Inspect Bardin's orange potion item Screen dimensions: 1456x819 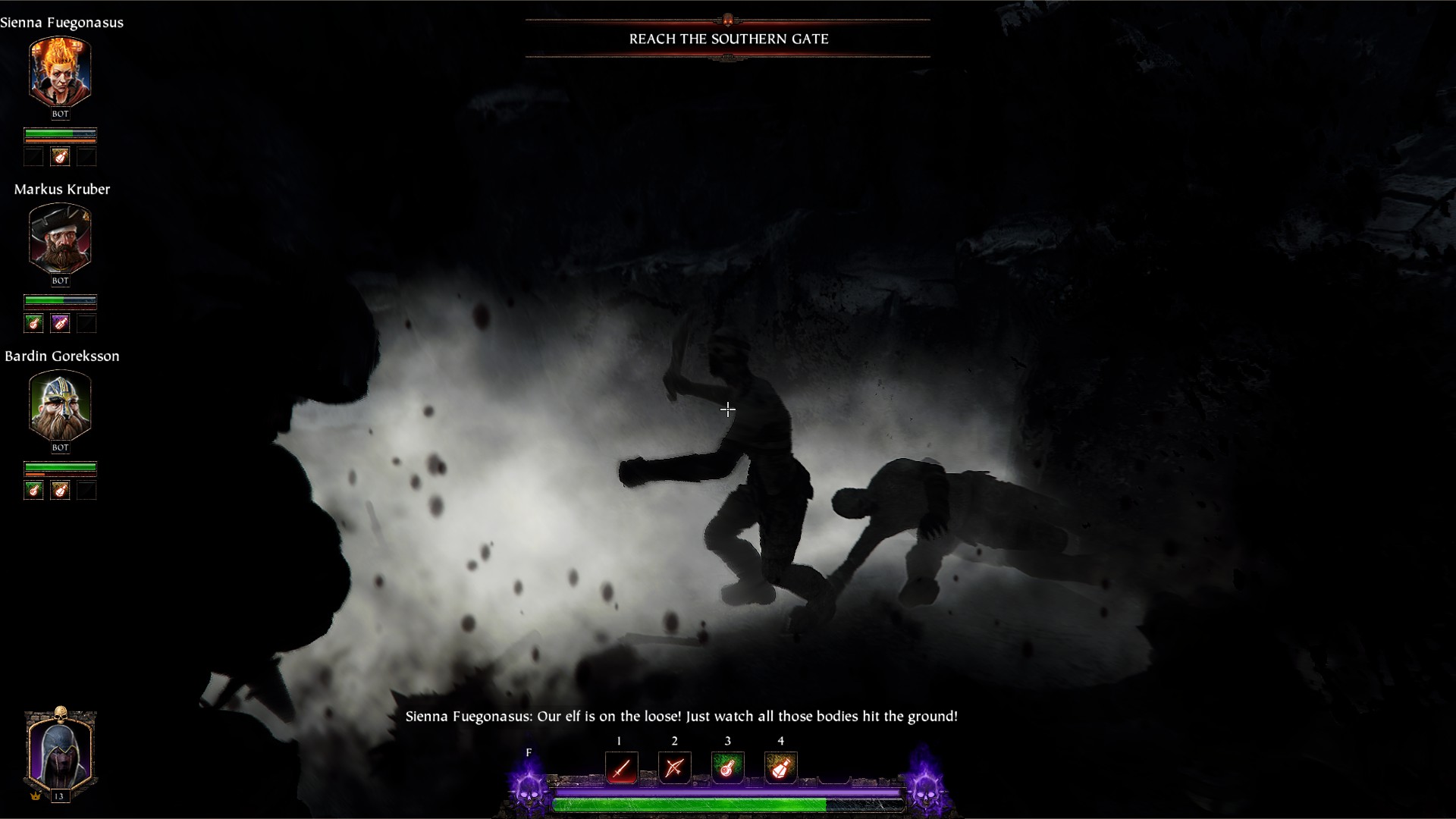(x=60, y=491)
